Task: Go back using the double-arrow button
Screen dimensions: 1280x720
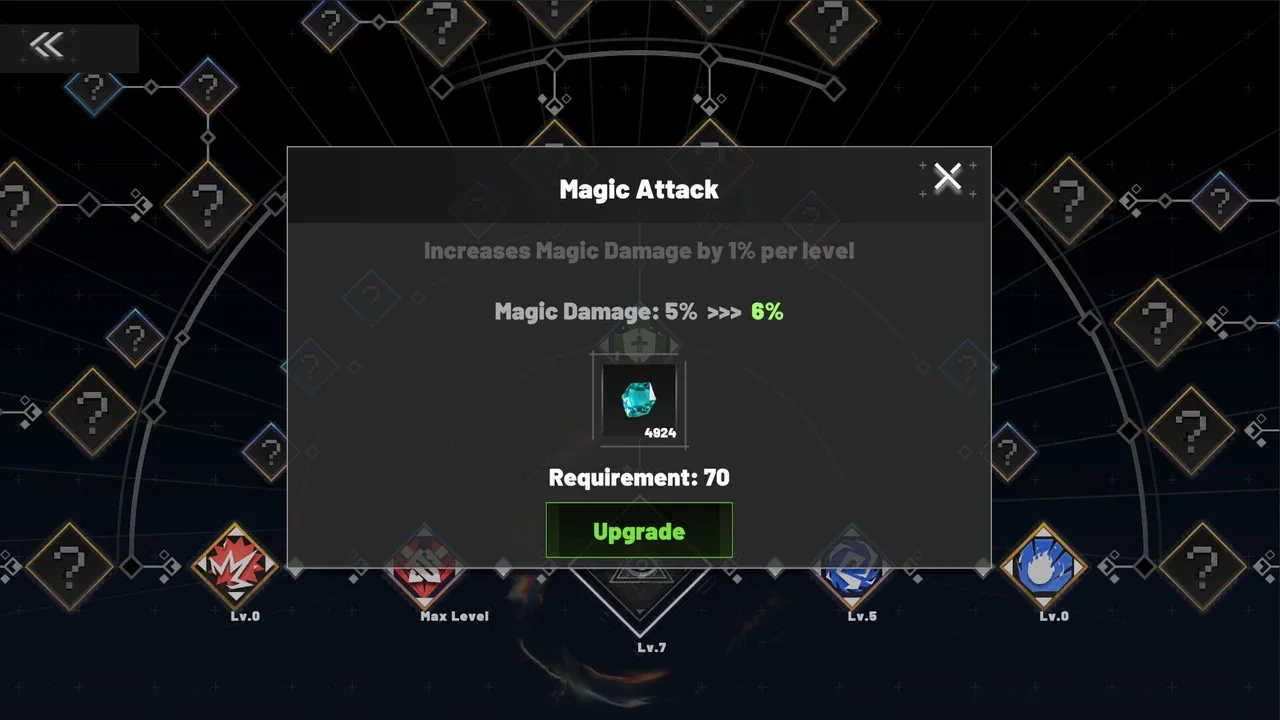Action: click(x=47, y=45)
